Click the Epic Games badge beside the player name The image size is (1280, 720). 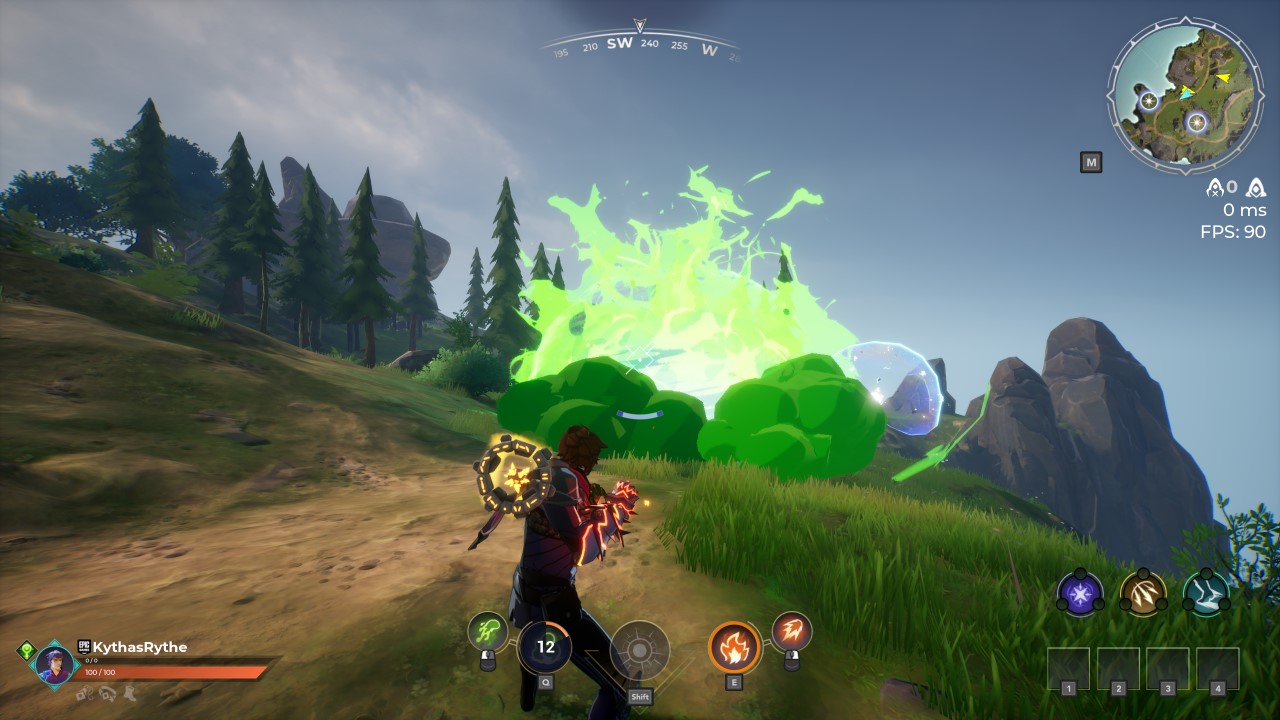[84, 648]
